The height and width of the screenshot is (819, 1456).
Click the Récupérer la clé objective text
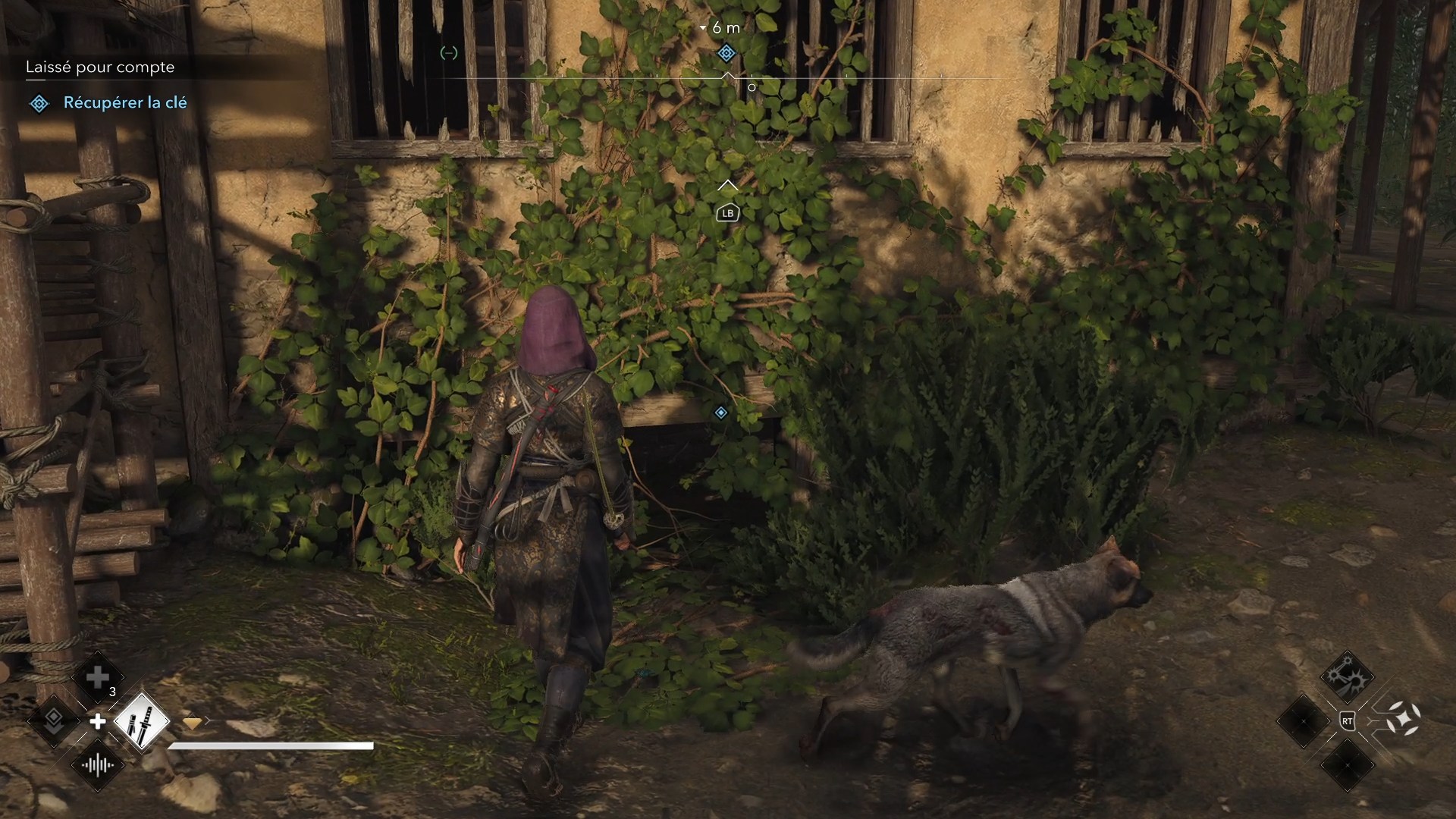tap(126, 103)
